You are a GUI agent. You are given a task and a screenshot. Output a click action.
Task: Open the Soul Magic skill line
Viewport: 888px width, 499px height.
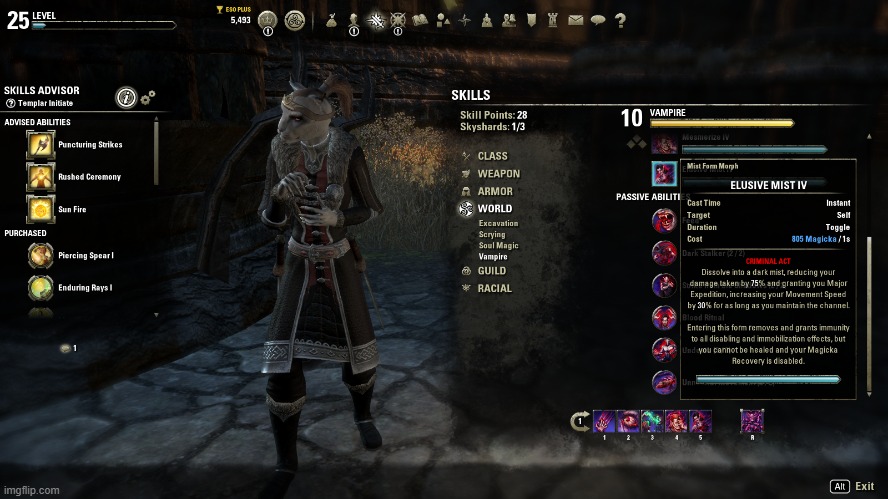coord(499,246)
